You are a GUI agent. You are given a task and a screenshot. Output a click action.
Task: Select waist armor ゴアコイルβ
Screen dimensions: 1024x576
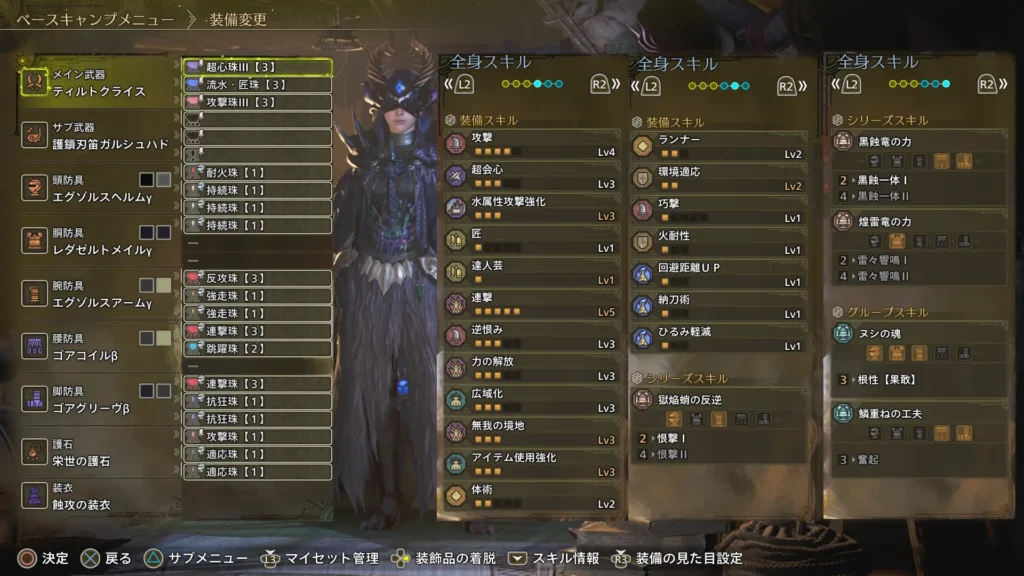point(92,347)
